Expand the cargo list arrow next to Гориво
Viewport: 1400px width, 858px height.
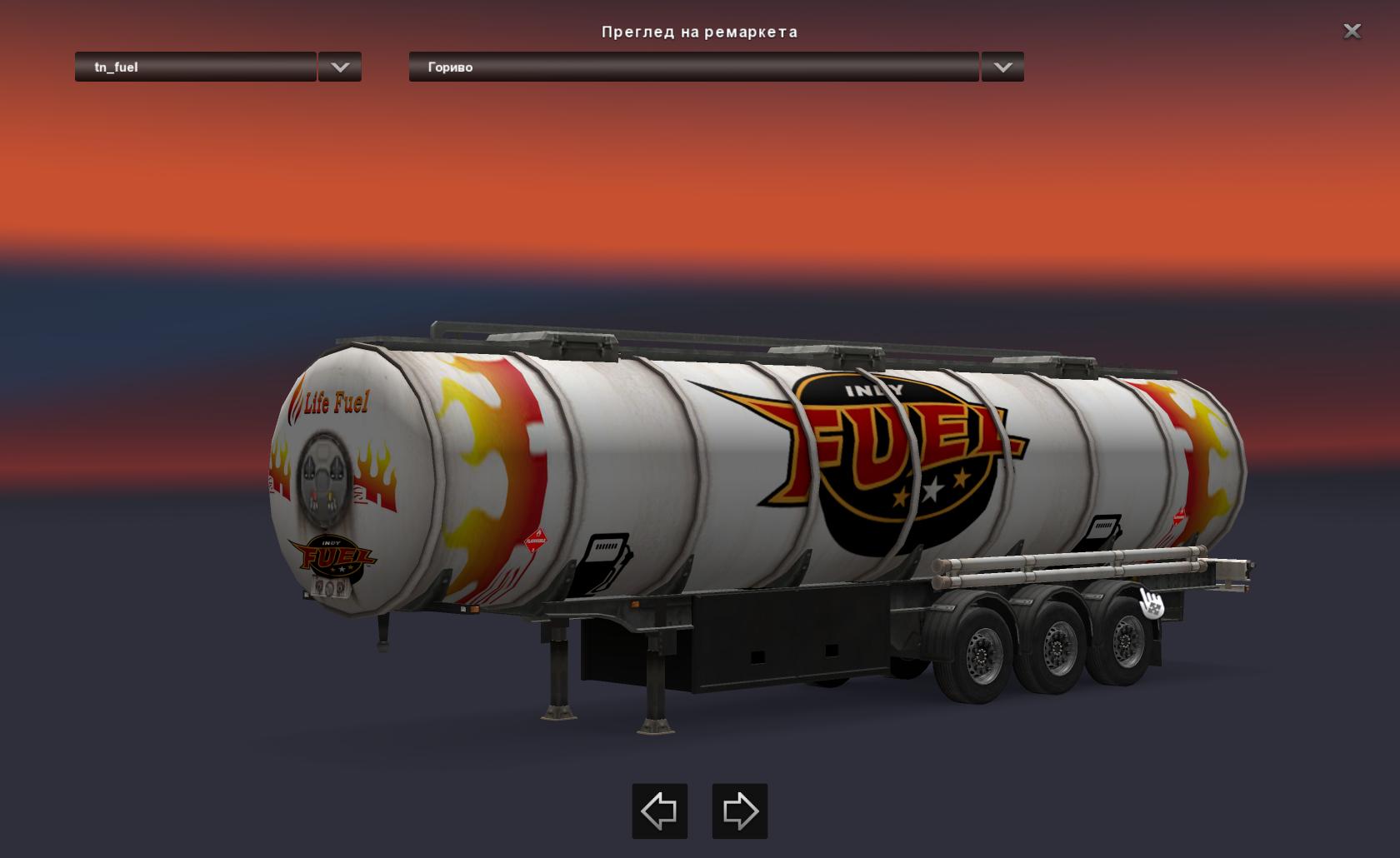point(1002,67)
